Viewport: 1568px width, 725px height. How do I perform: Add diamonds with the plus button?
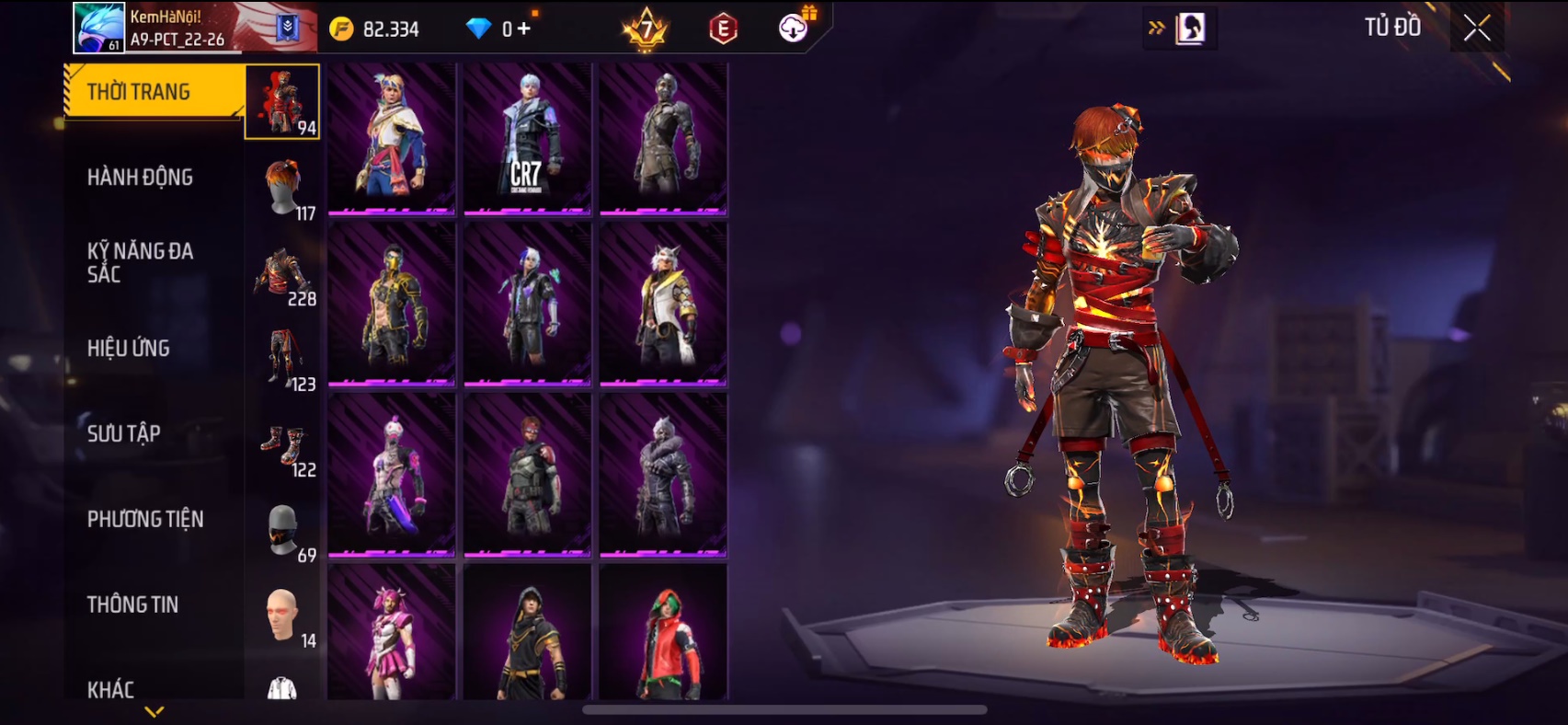pos(523,29)
